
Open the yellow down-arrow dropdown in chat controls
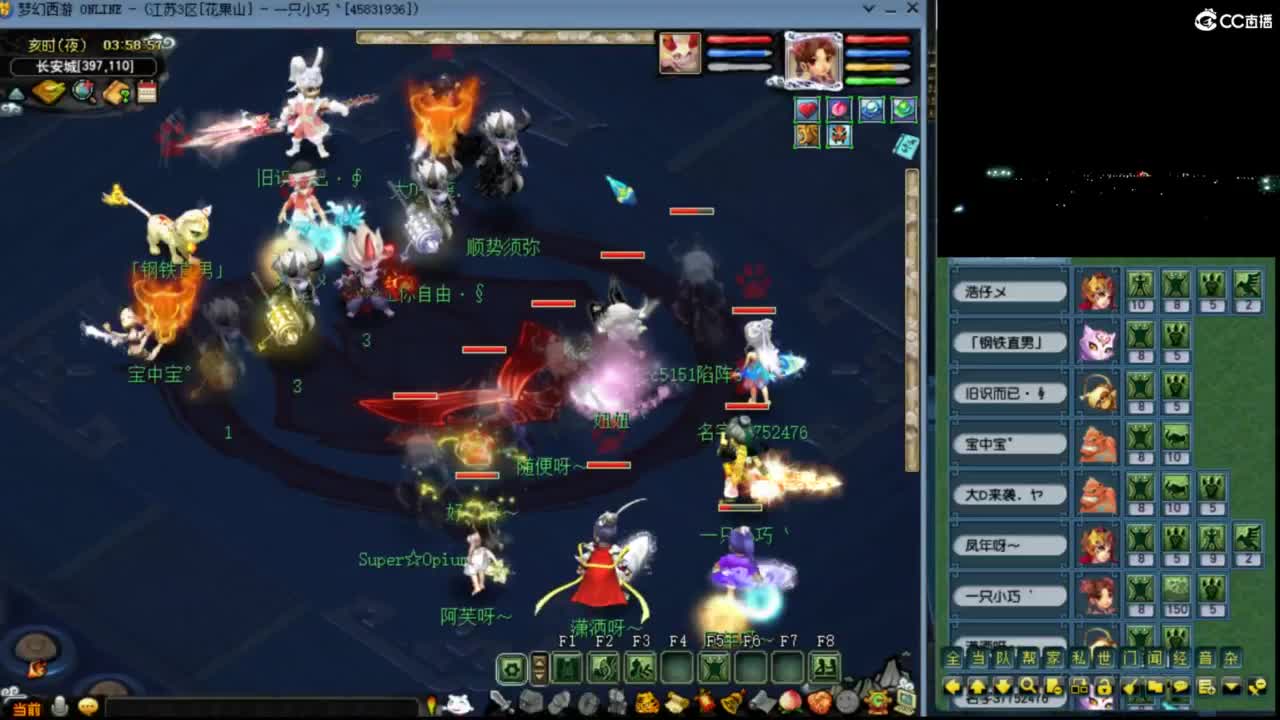tap(1231, 686)
